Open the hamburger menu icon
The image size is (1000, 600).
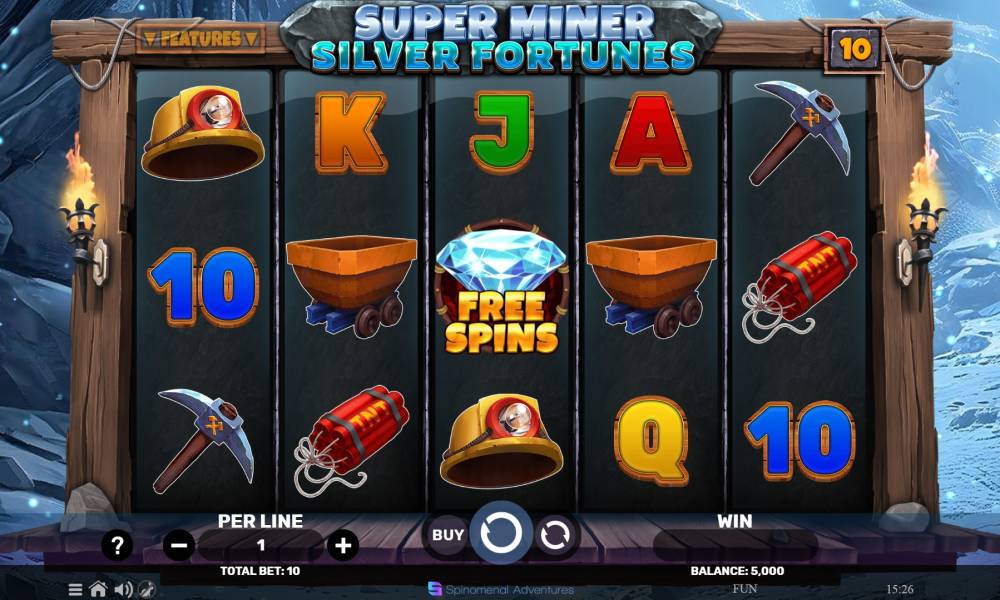(x=76, y=590)
